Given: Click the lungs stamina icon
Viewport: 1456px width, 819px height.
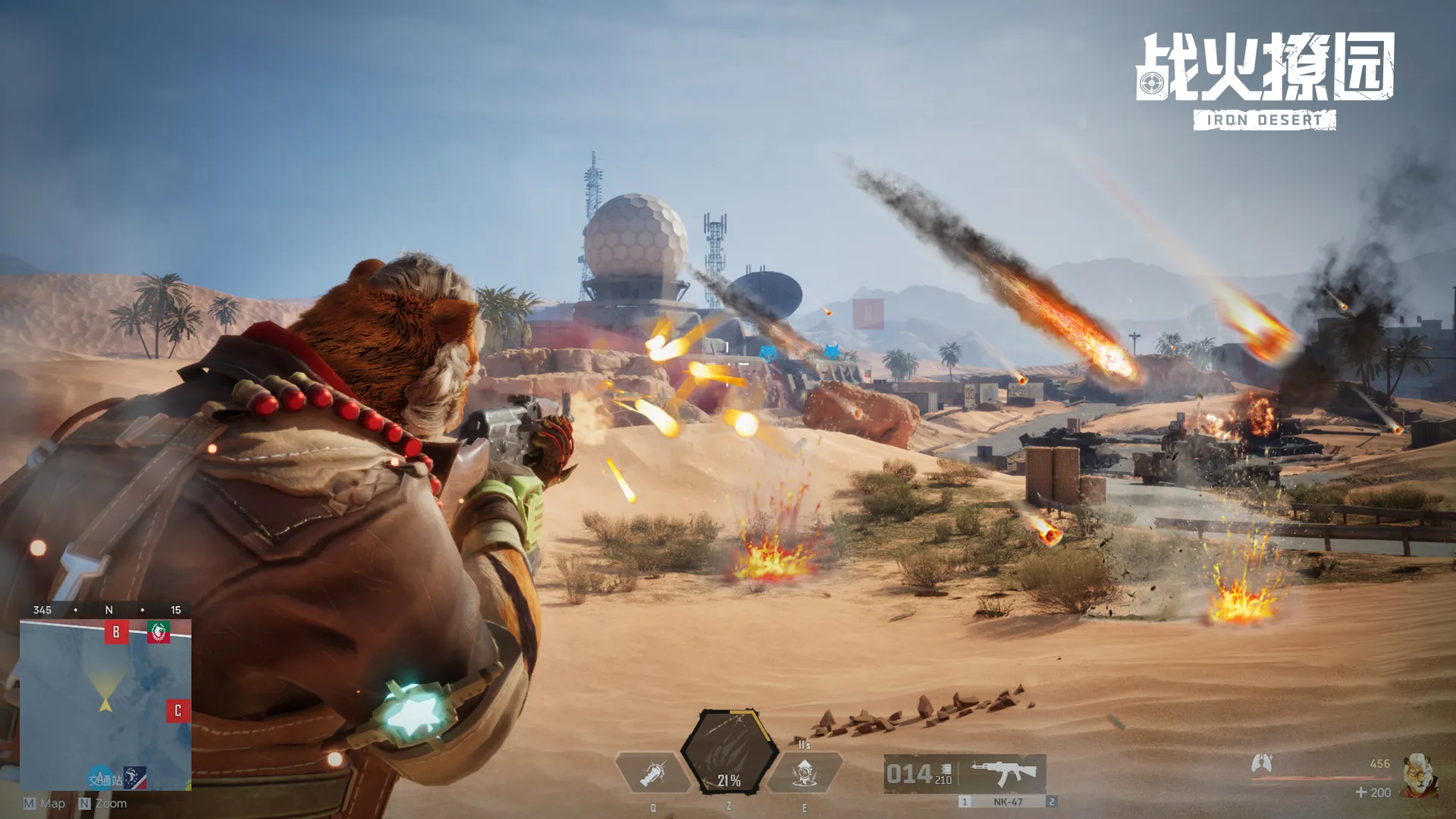Looking at the screenshot, I should coord(1262,764).
